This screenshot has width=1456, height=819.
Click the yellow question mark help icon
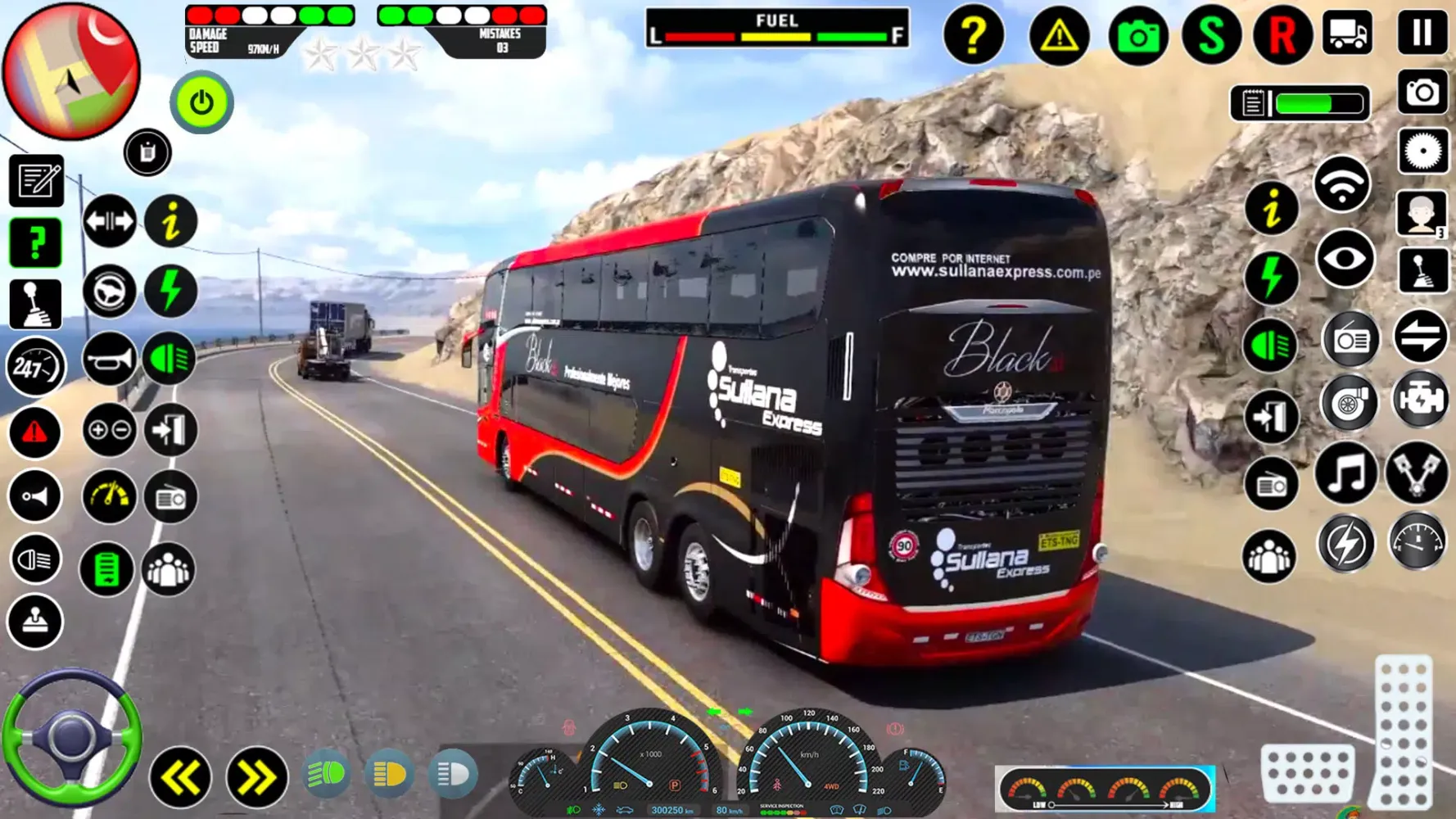click(x=973, y=35)
